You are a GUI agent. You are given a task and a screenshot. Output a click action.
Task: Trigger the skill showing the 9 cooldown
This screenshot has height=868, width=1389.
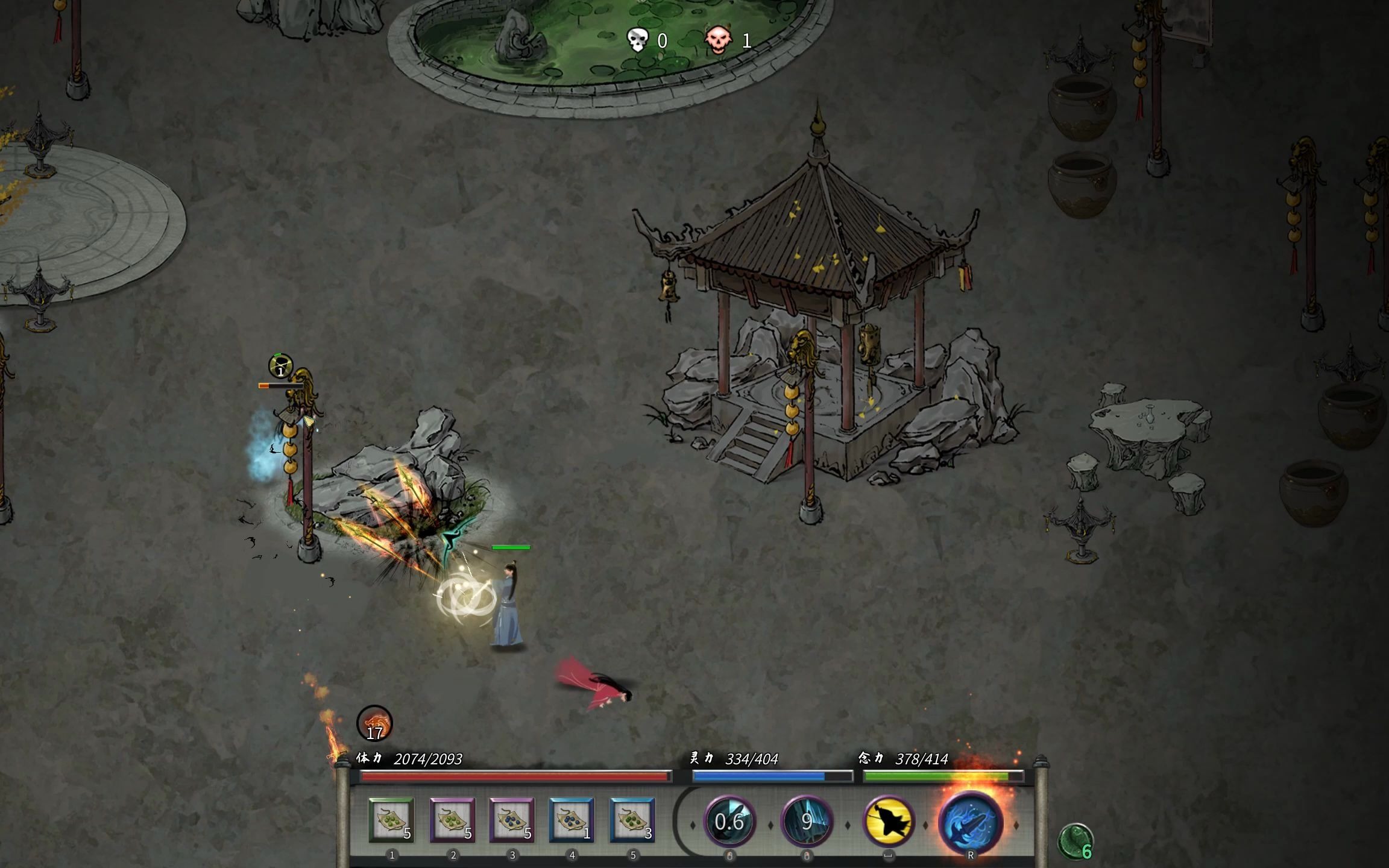point(807,821)
